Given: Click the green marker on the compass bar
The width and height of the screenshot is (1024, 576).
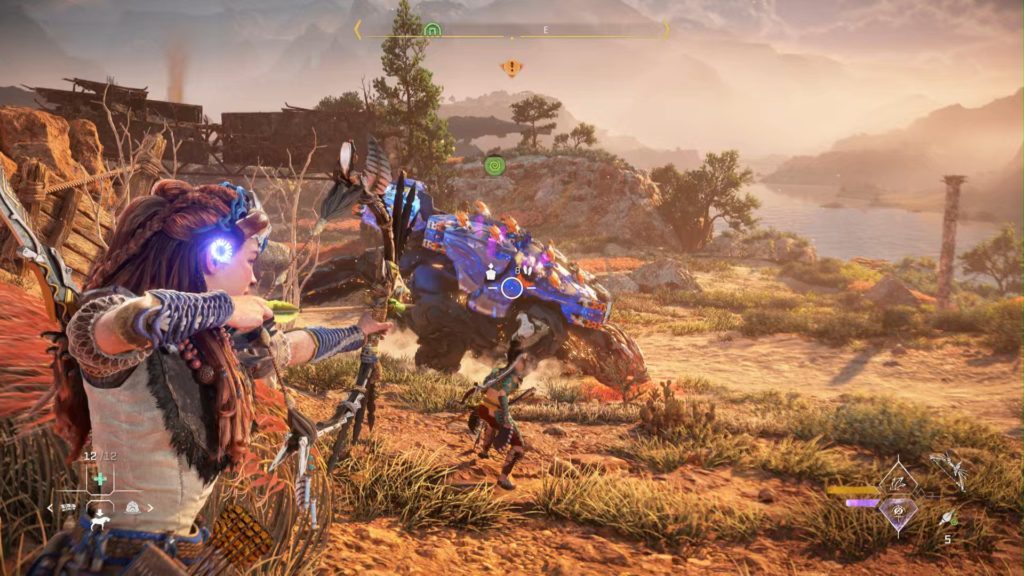Looking at the screenshot, I should pyautogui.click(x=432, y=30).
